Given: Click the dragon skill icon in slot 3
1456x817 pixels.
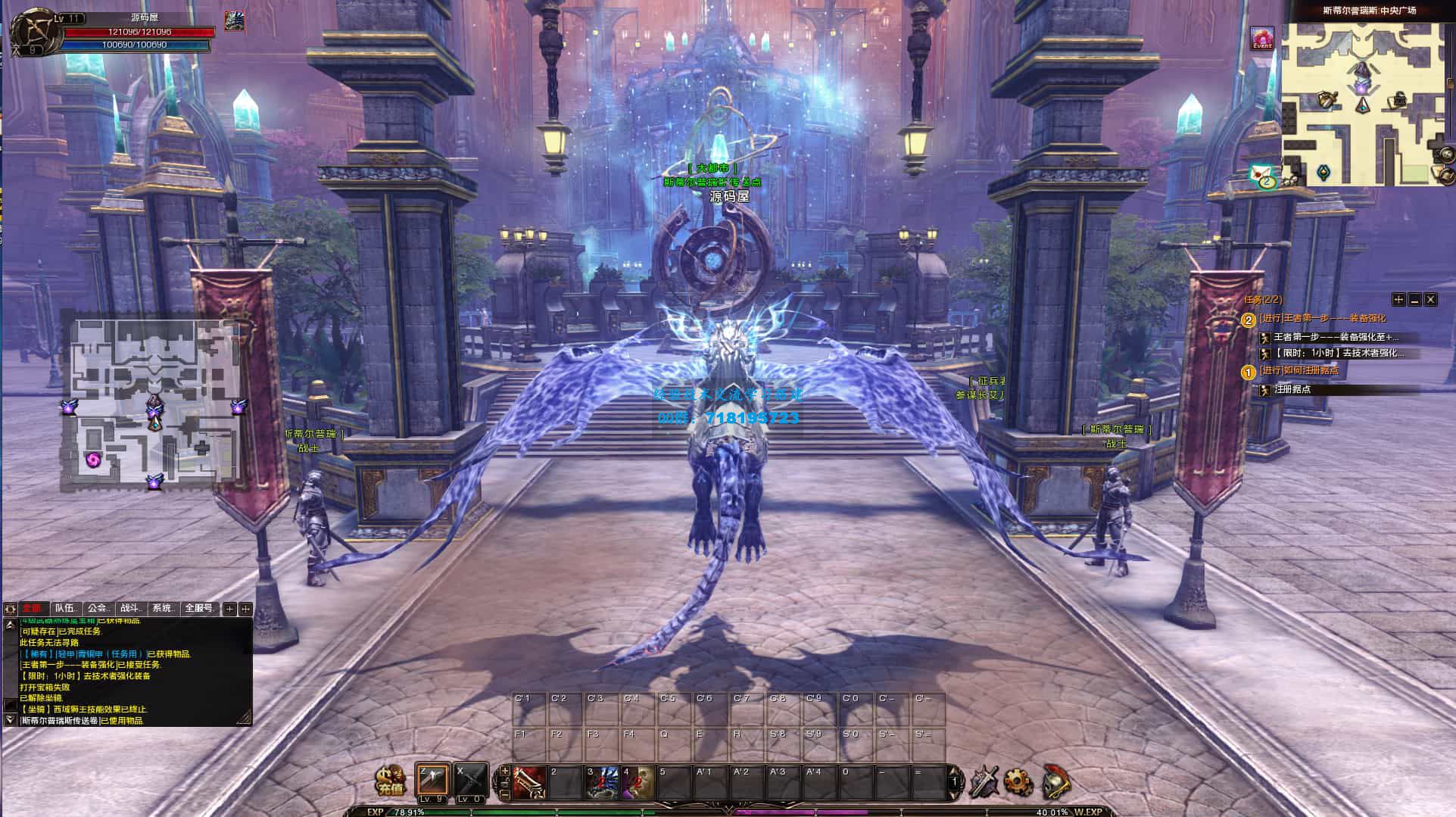Looking at the screenshot, I should point(602,782).
